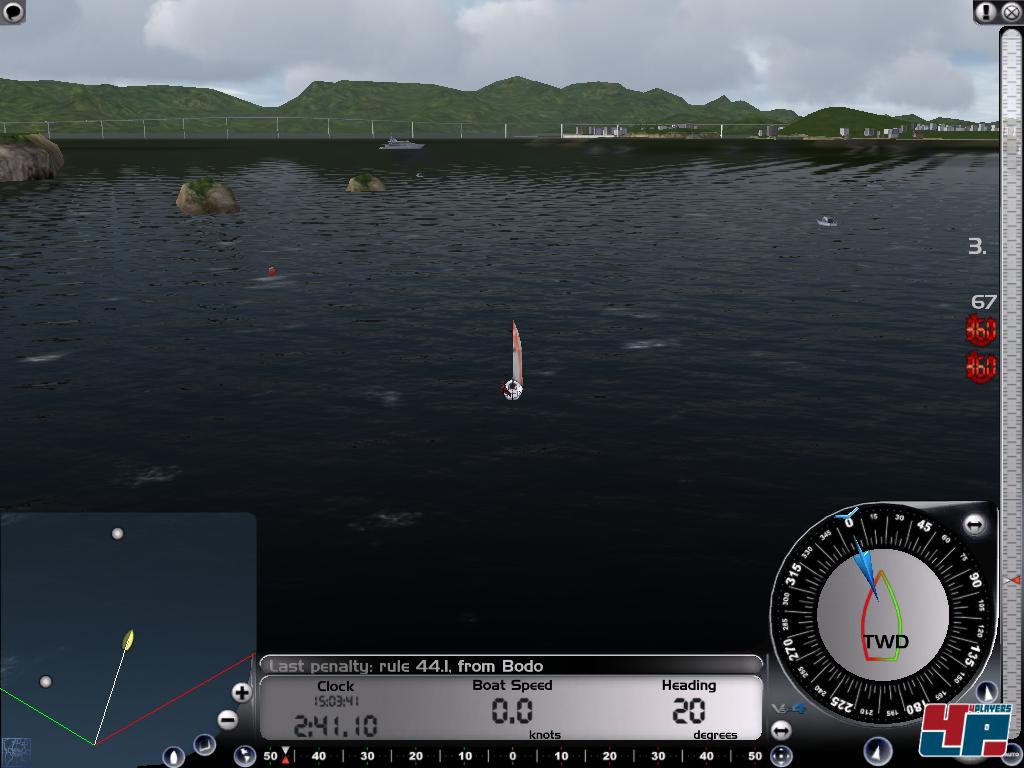The height and width of the screenshot is (768, 1024).
Task: Select the boat icon button below the minimap
Action: click(173, 756)
